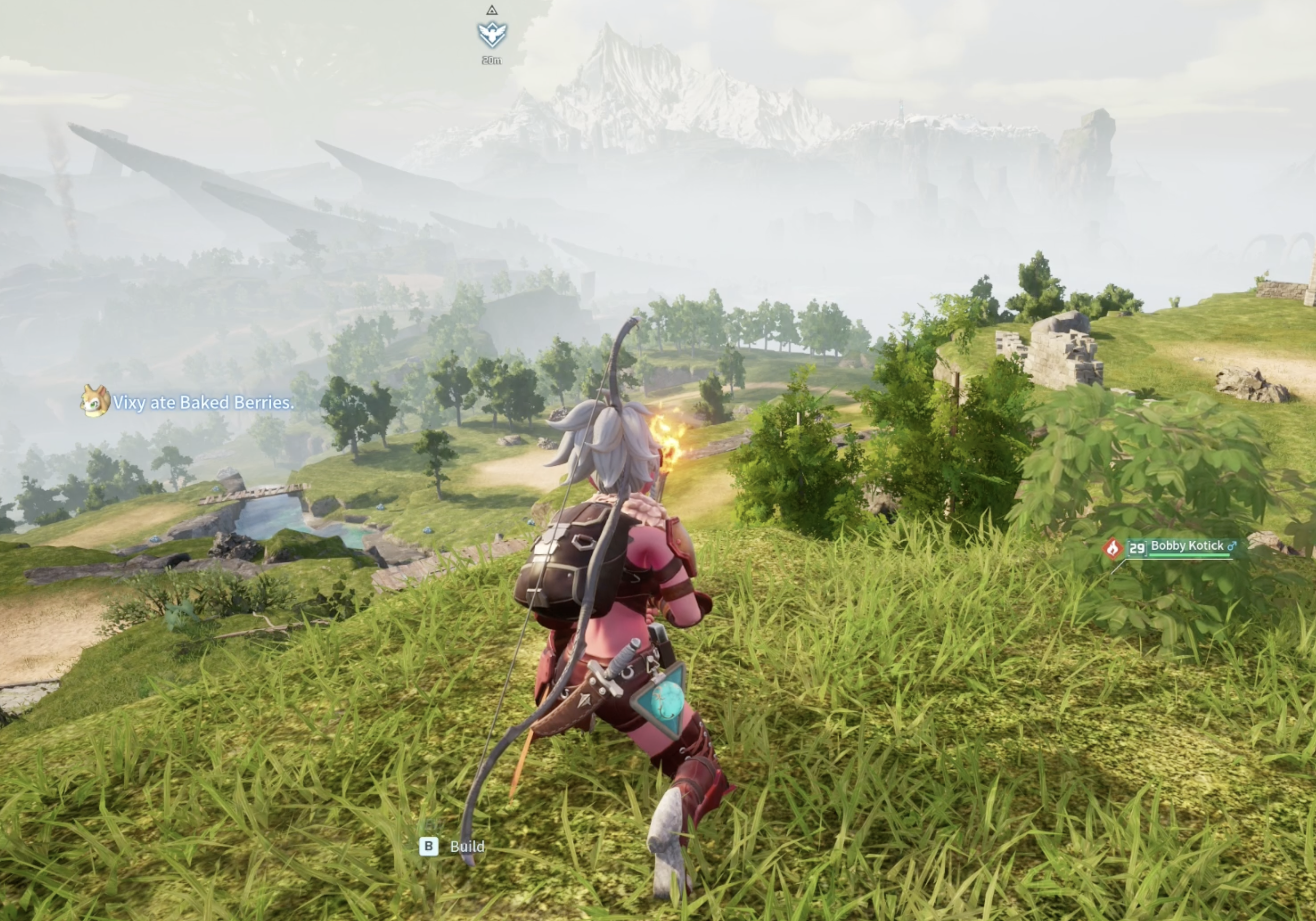Click the winged waypoint marker icon
Screen dimensions: 1316x921
[492, 35]
